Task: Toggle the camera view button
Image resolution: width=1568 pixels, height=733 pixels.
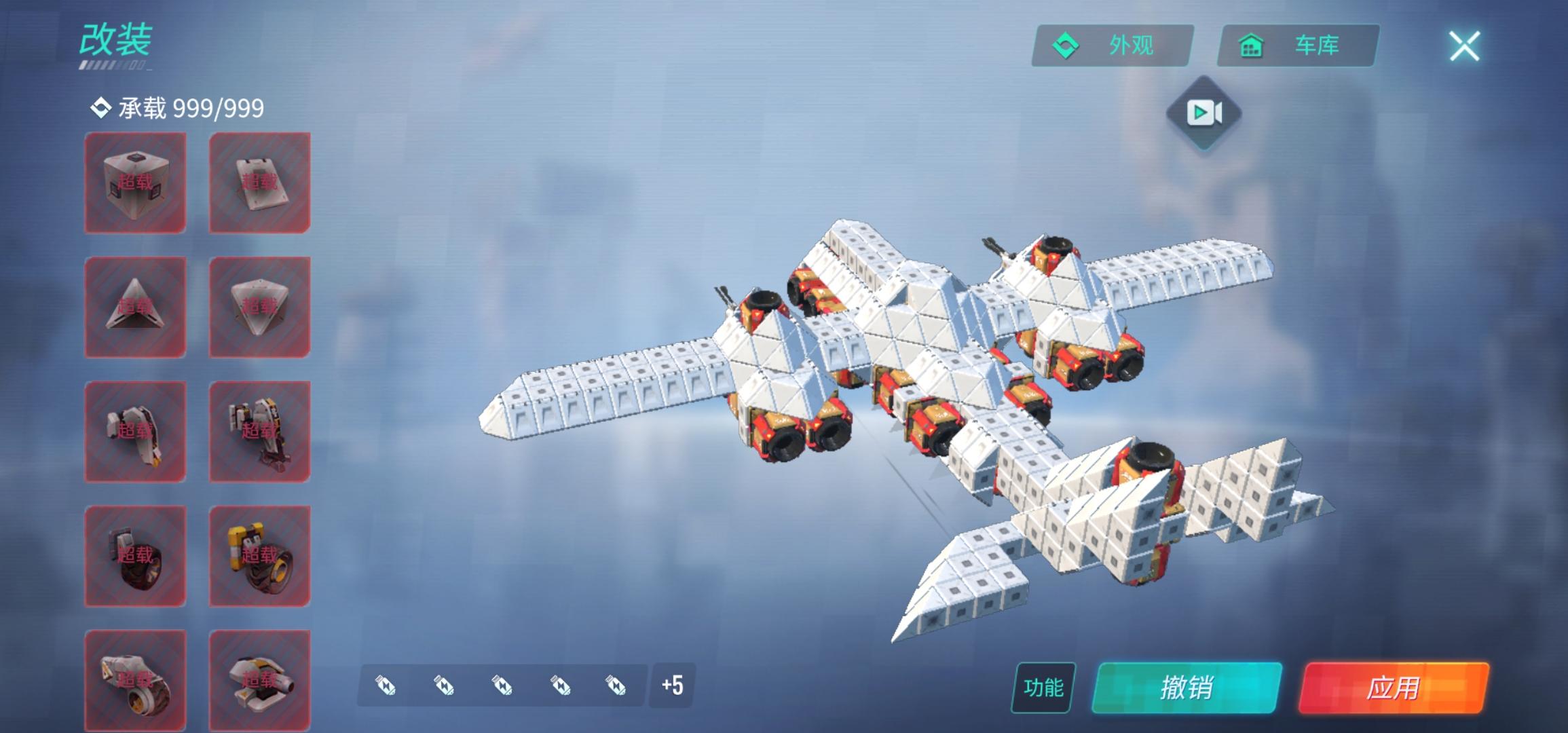Action: coord(1203,113)
